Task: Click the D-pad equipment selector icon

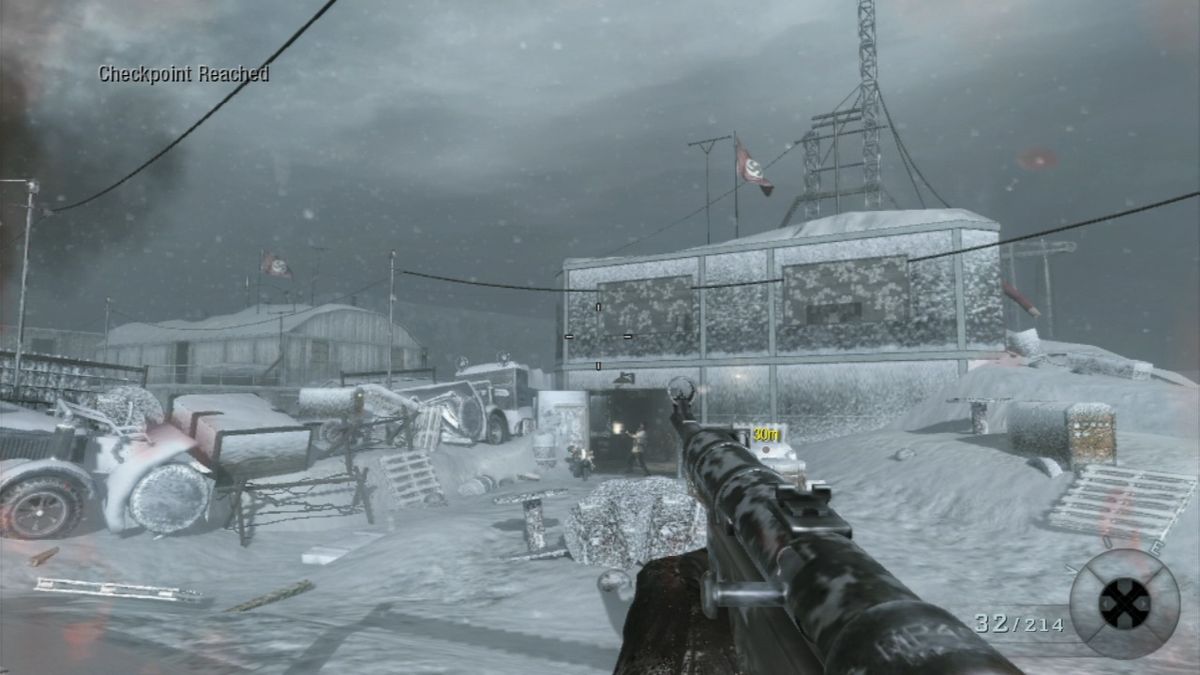Action: [x=1123, y=603]
